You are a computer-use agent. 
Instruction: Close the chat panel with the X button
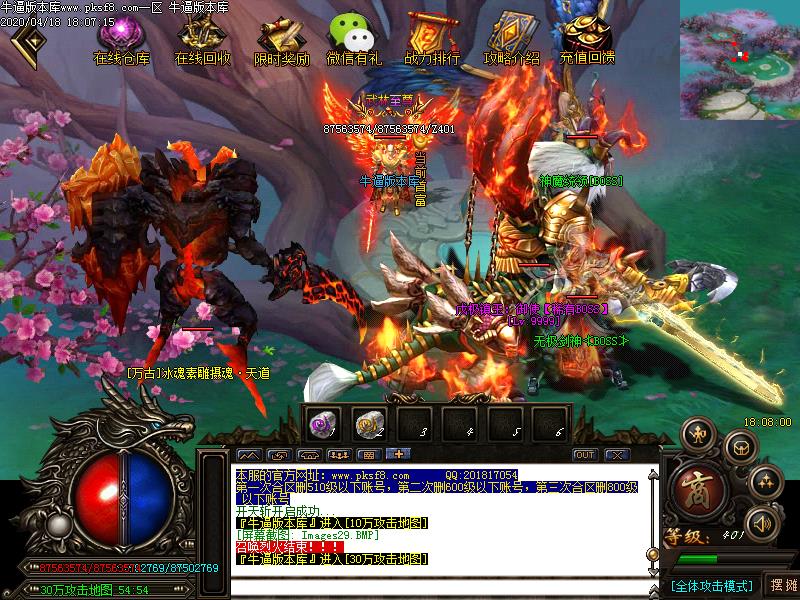pos(612,455)
